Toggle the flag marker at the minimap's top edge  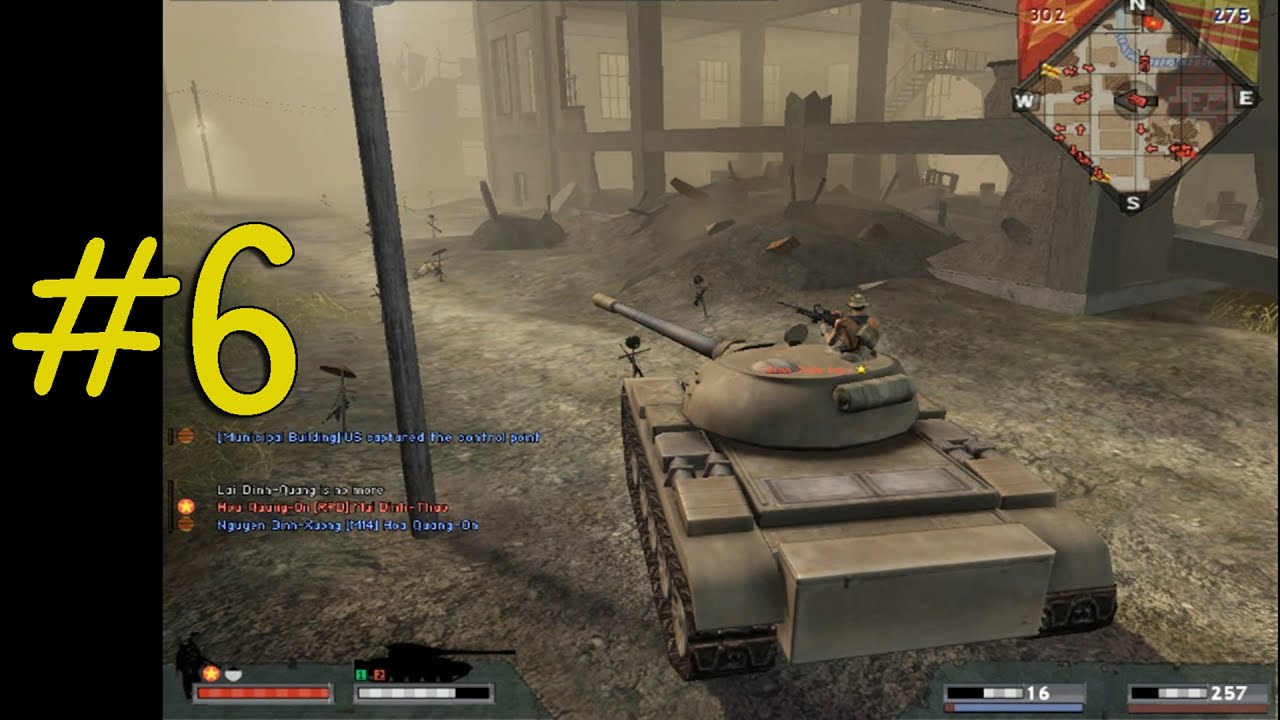point(1153,22)
